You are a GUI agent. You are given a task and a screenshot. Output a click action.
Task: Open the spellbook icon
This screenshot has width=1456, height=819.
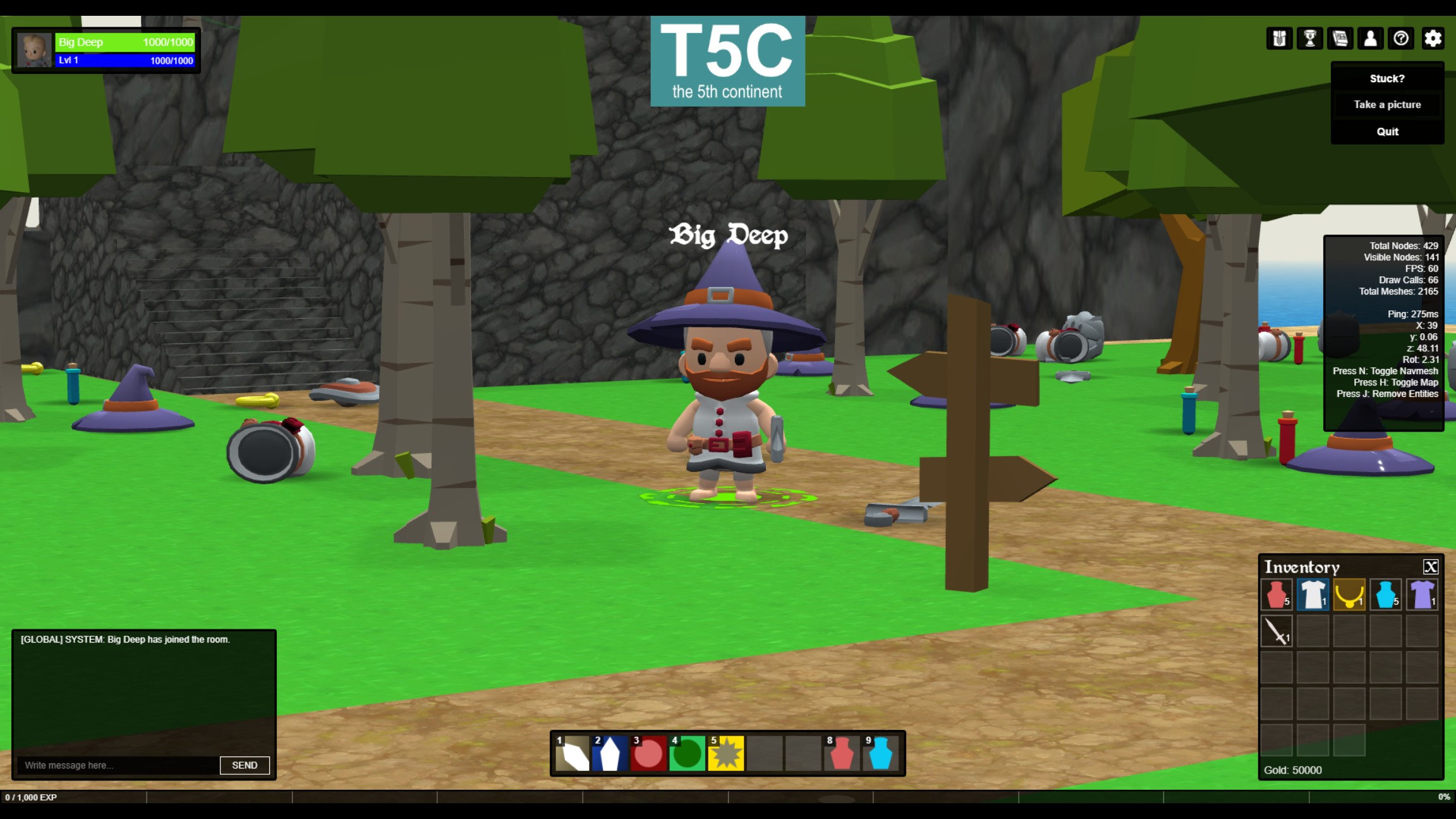1340,39
